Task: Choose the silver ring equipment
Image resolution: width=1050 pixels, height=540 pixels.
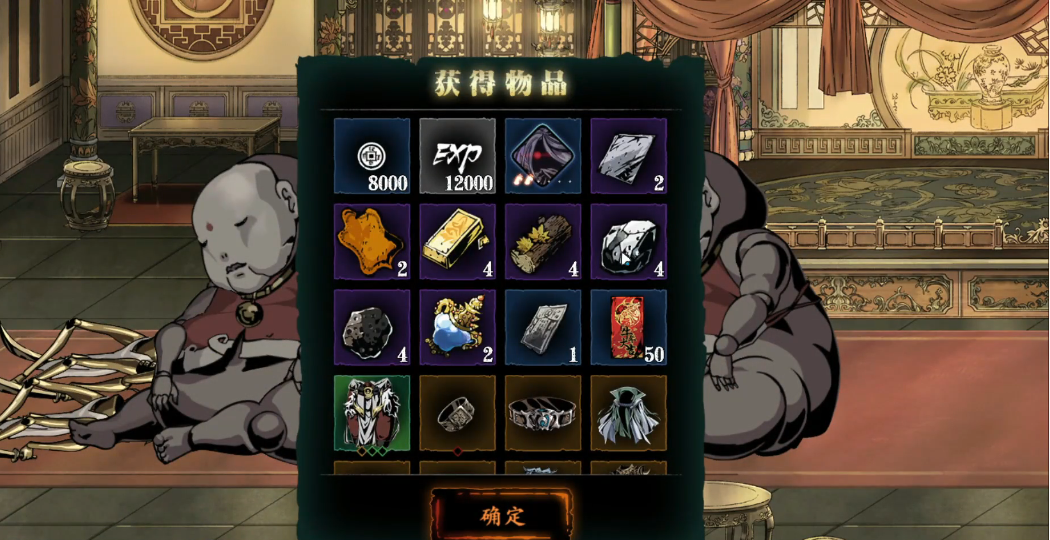Action: (x=457, y=413)
